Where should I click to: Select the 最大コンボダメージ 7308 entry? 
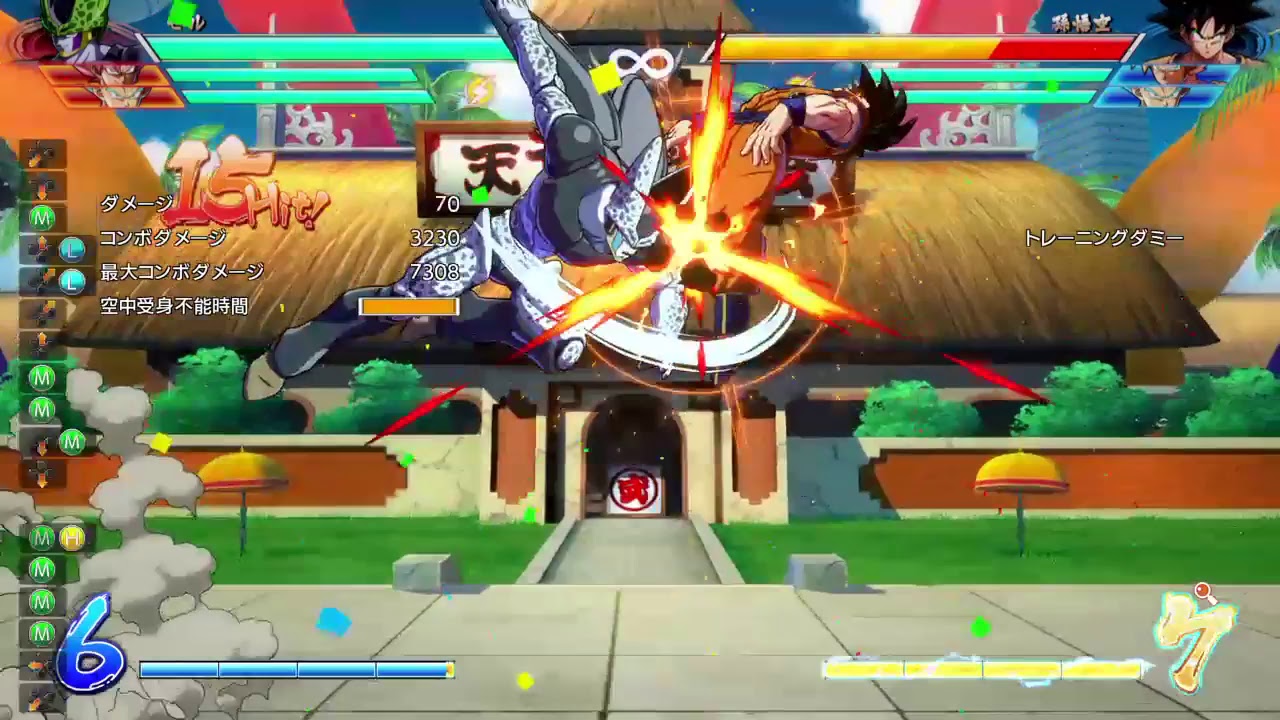[180, 270]
